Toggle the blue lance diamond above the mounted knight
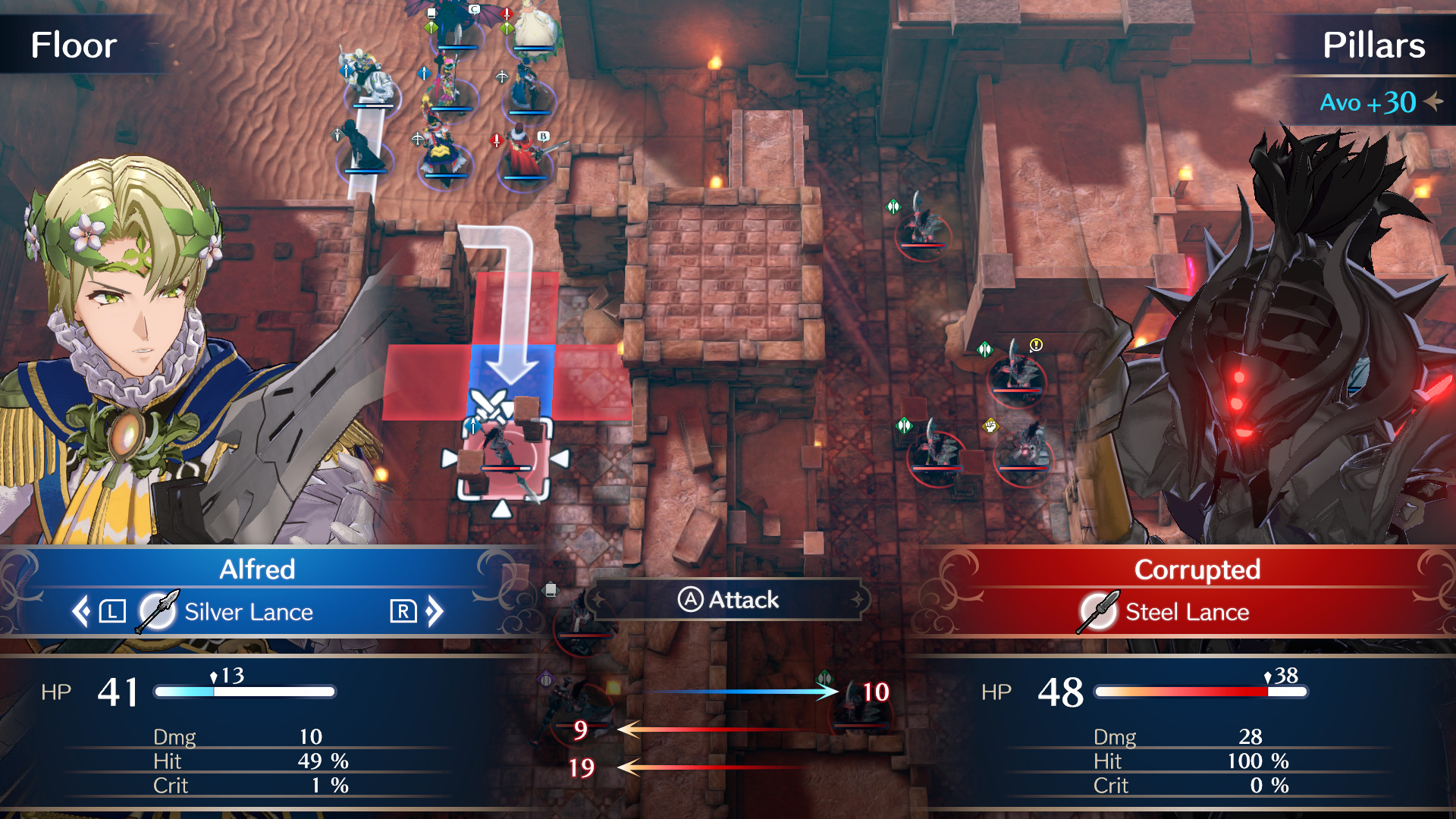The width and height of the screenshot is (1456, 819). pyautogui.click(x=345, y=71)
